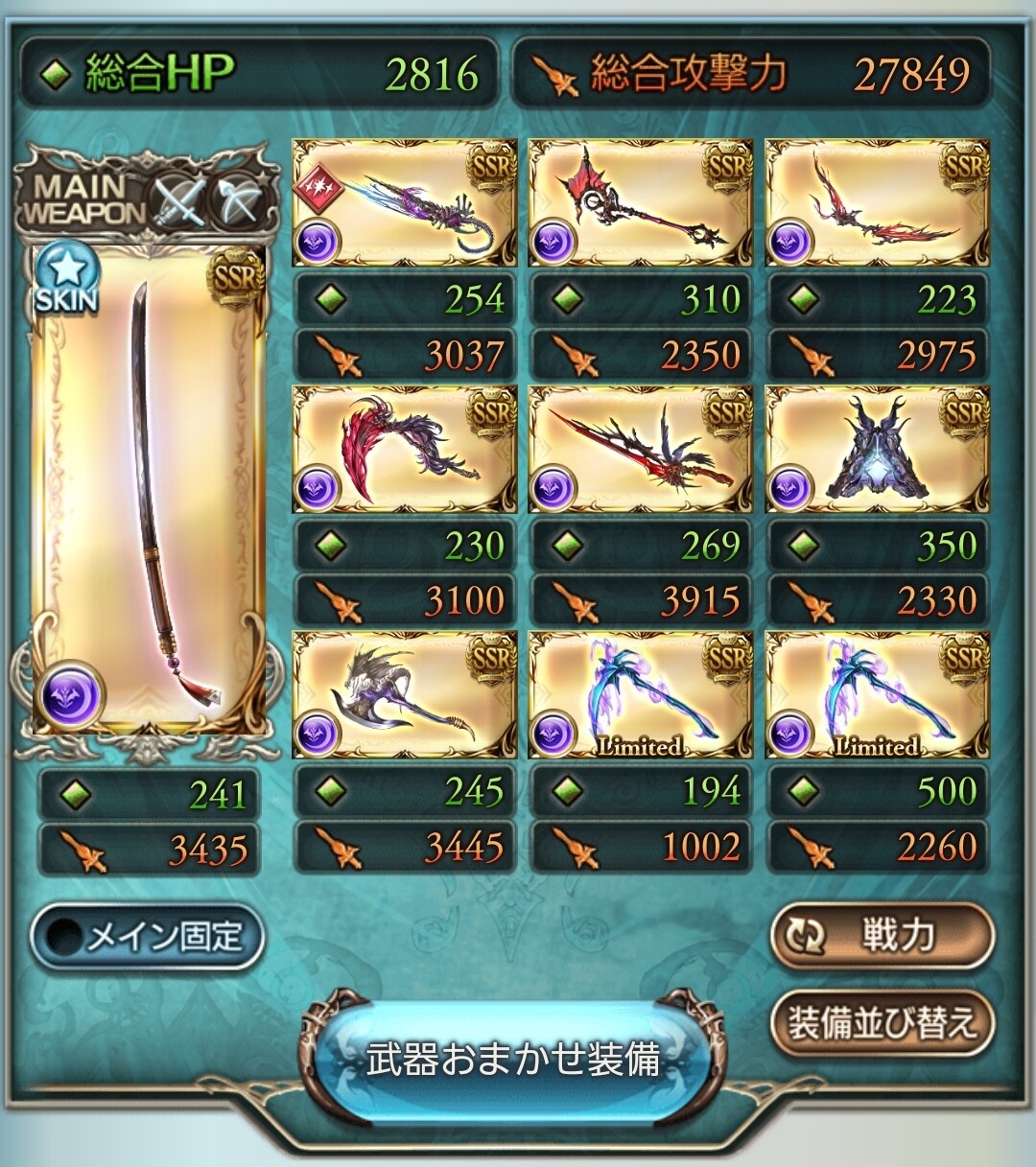Select the purple sword with red skill badge
Viewport: 1036px width, 1167px height.
tap(404, 203)
